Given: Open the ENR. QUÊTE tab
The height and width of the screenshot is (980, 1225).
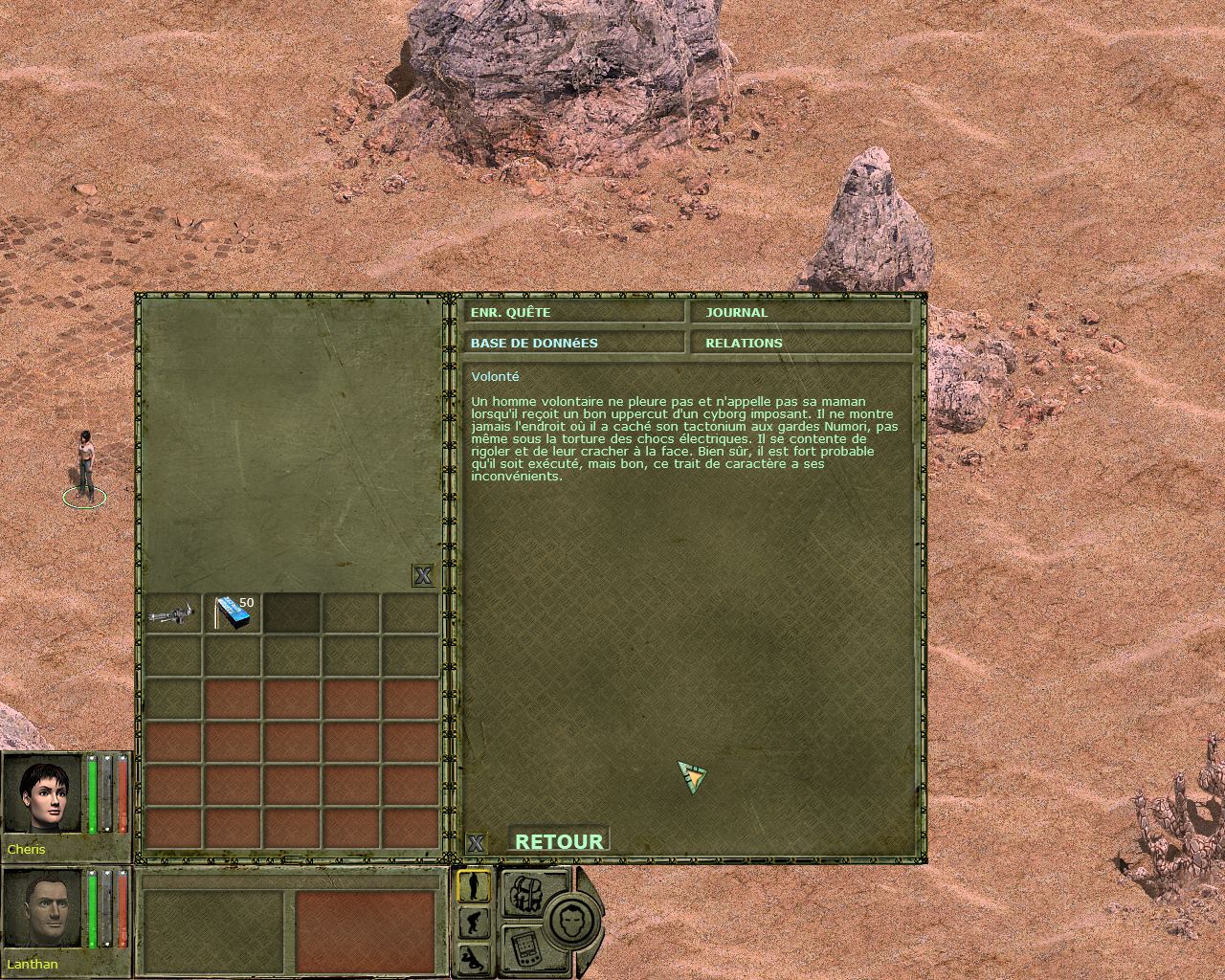Looking at the screenshot, I should (x=574, y=312).
